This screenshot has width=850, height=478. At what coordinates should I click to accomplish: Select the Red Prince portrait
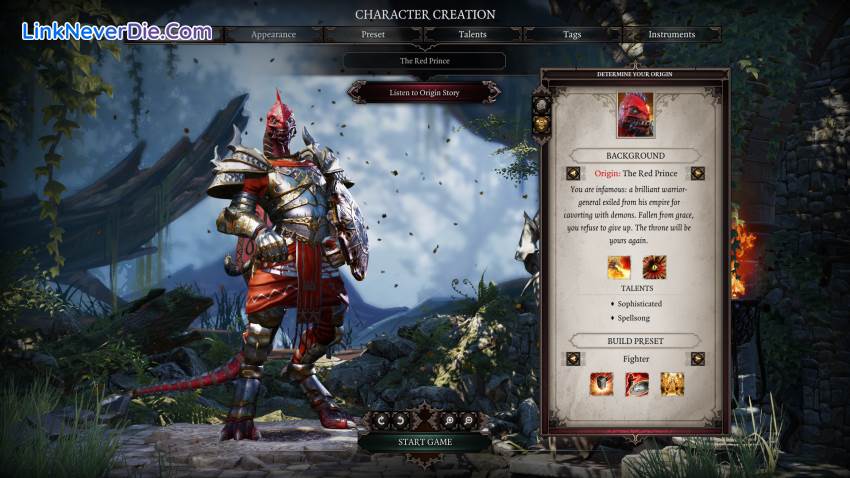[635, 114]
